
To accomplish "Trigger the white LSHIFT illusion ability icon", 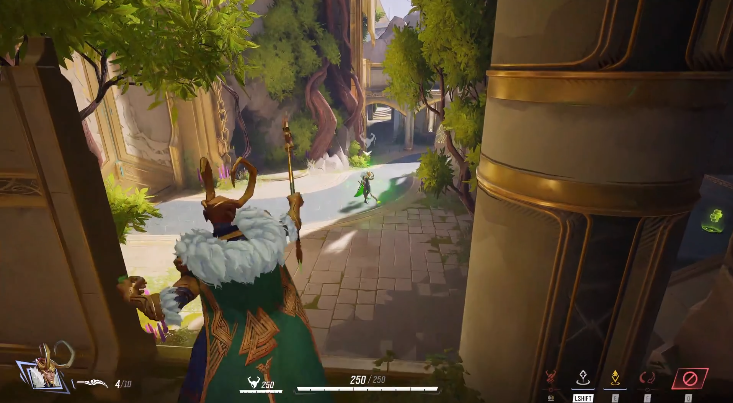I will pos(582,378).
